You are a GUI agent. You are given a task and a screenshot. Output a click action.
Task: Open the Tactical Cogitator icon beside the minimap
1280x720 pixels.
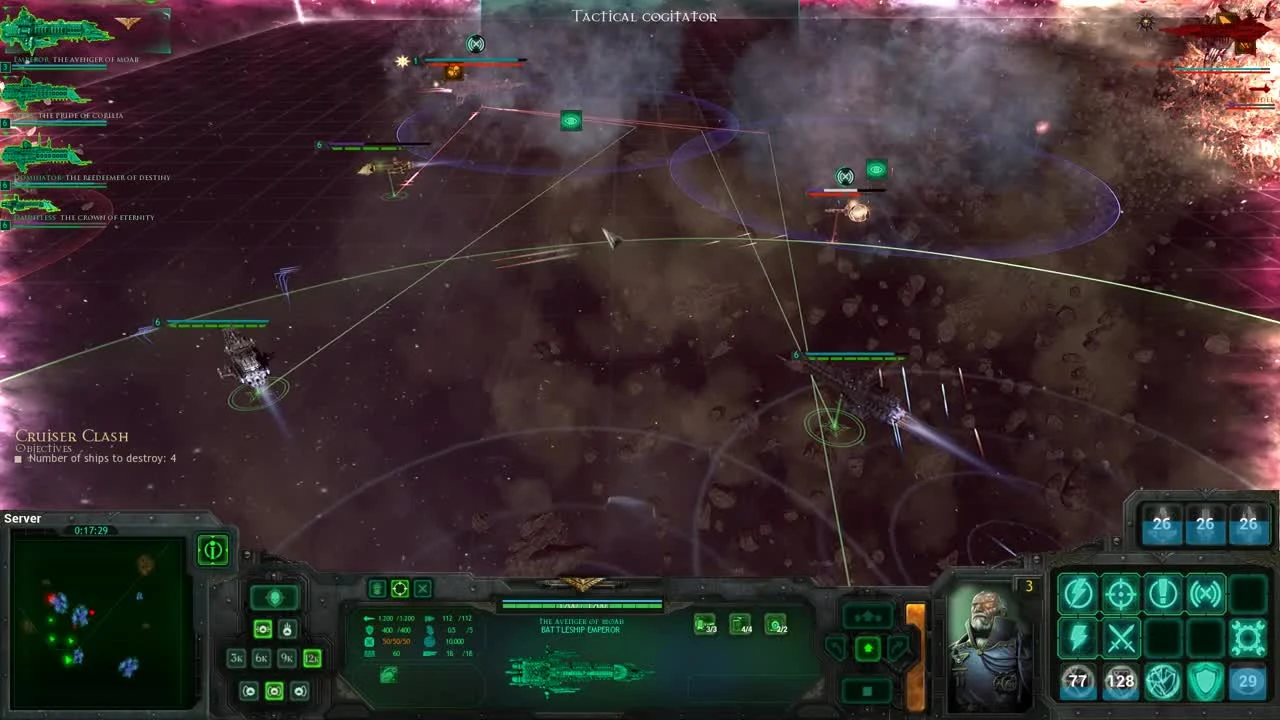(x=213, y=550)
